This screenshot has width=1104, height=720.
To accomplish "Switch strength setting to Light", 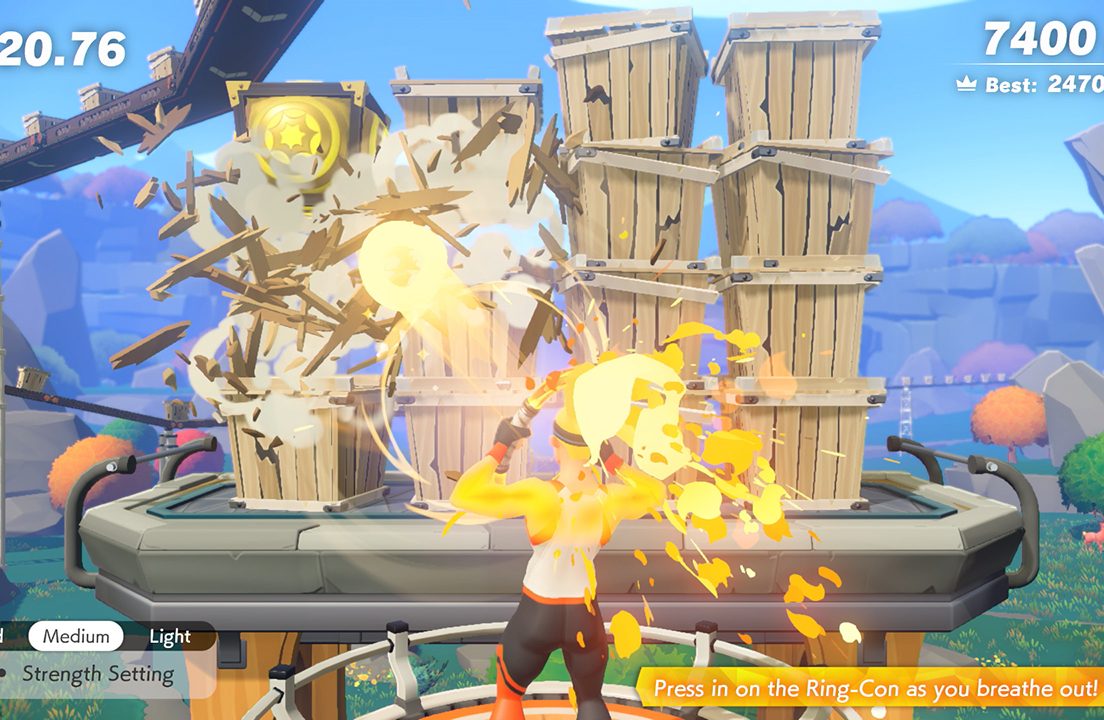I will pyautogui.click(x=170, y=636).
